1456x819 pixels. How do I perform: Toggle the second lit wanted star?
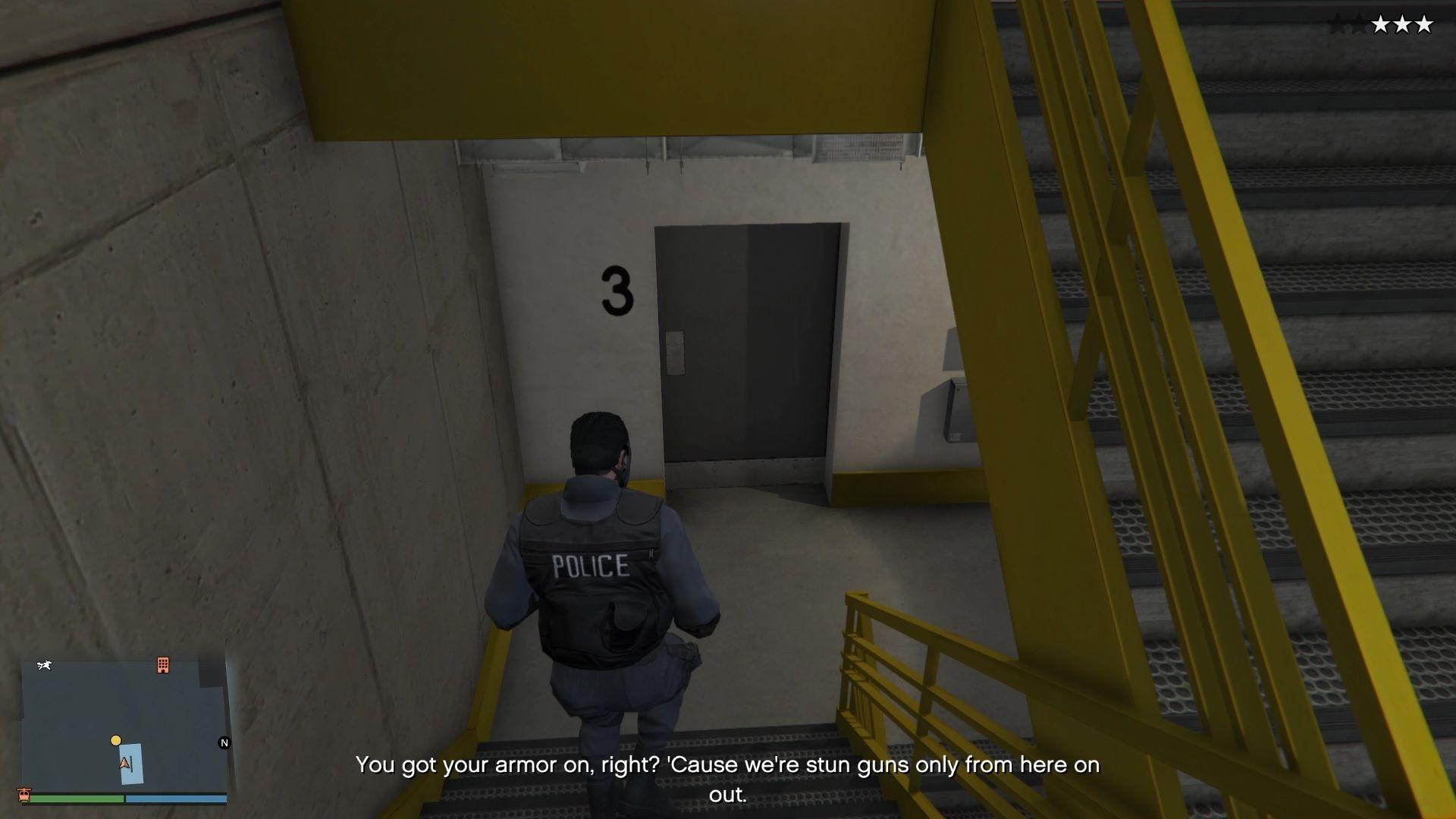[x=1403, y=25]
